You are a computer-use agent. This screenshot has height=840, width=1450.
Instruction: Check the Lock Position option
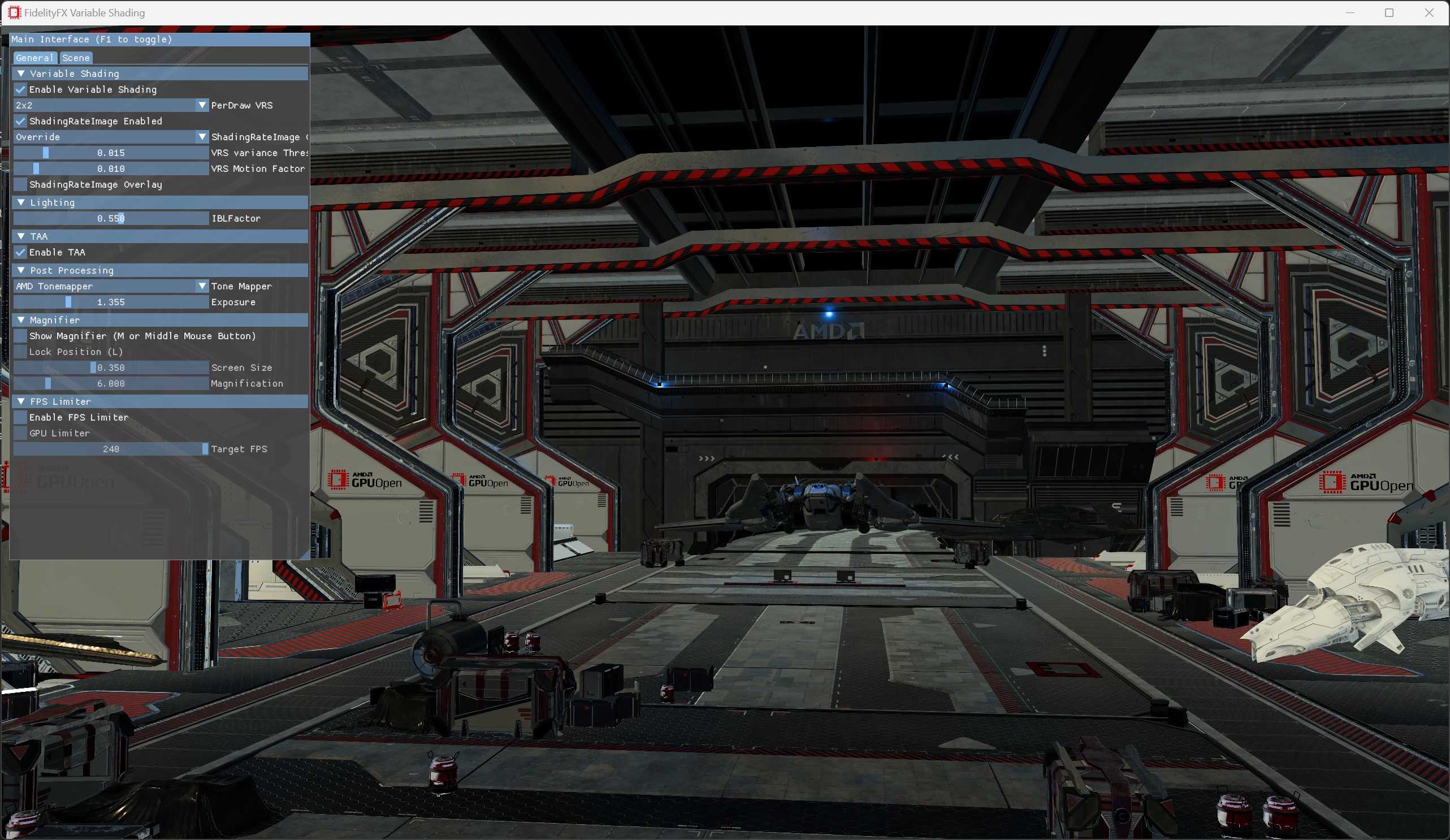click(x=19, y=352)
